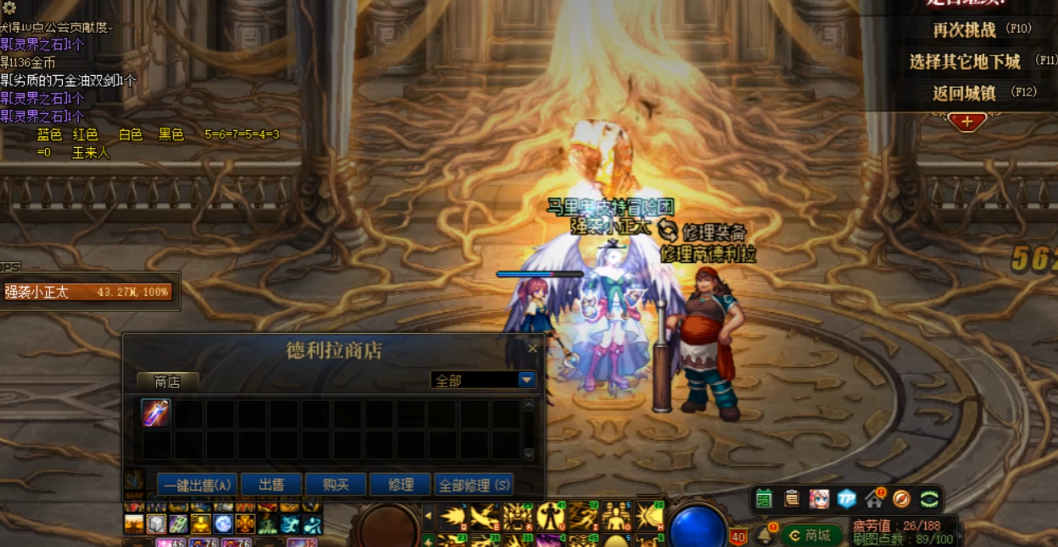1058x547 pixels.
Task: Select the potion item in the shop grid
Action: point(155,412)
